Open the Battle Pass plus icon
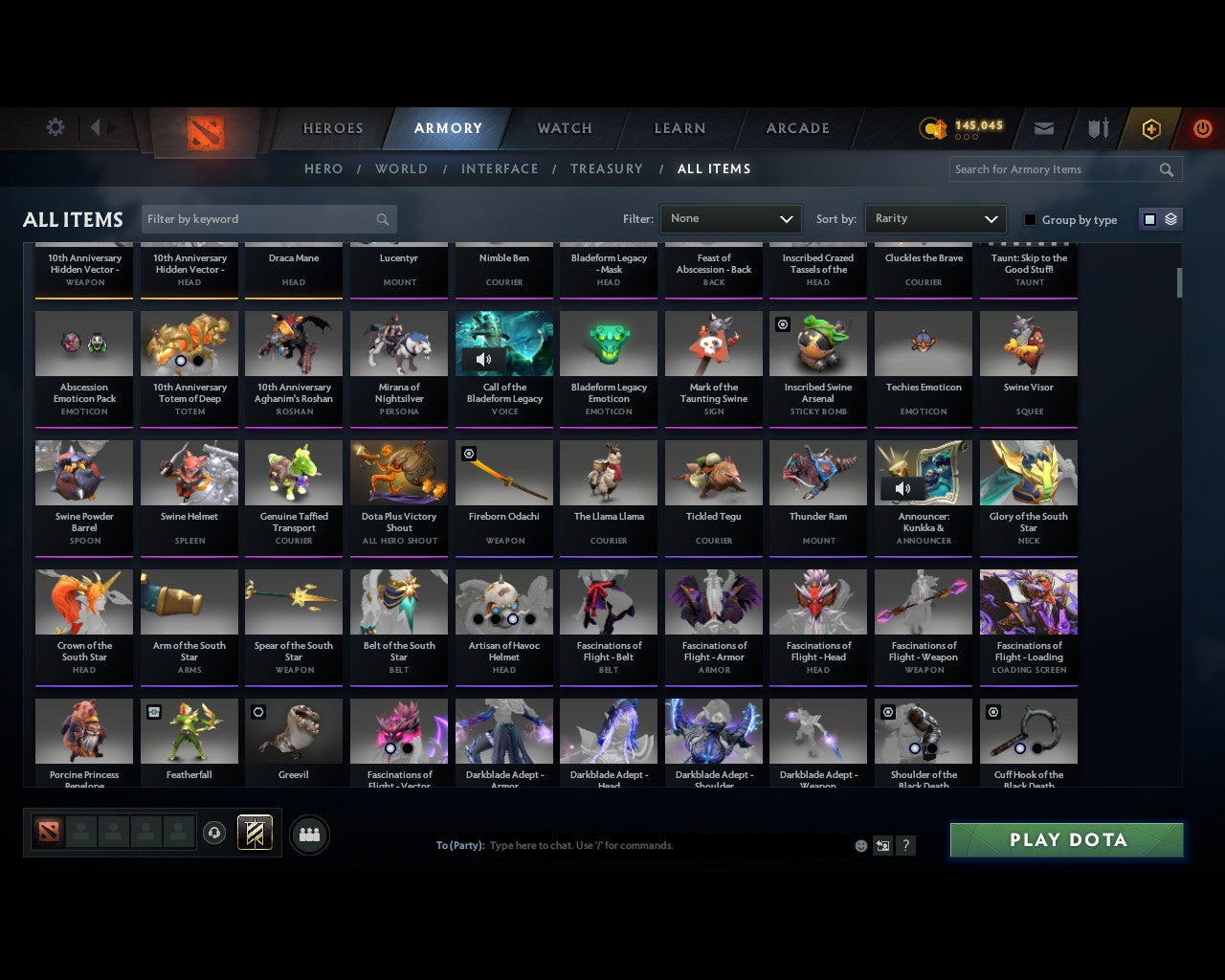This screenshot has width=1225, height=980. tap(1150, 128)
